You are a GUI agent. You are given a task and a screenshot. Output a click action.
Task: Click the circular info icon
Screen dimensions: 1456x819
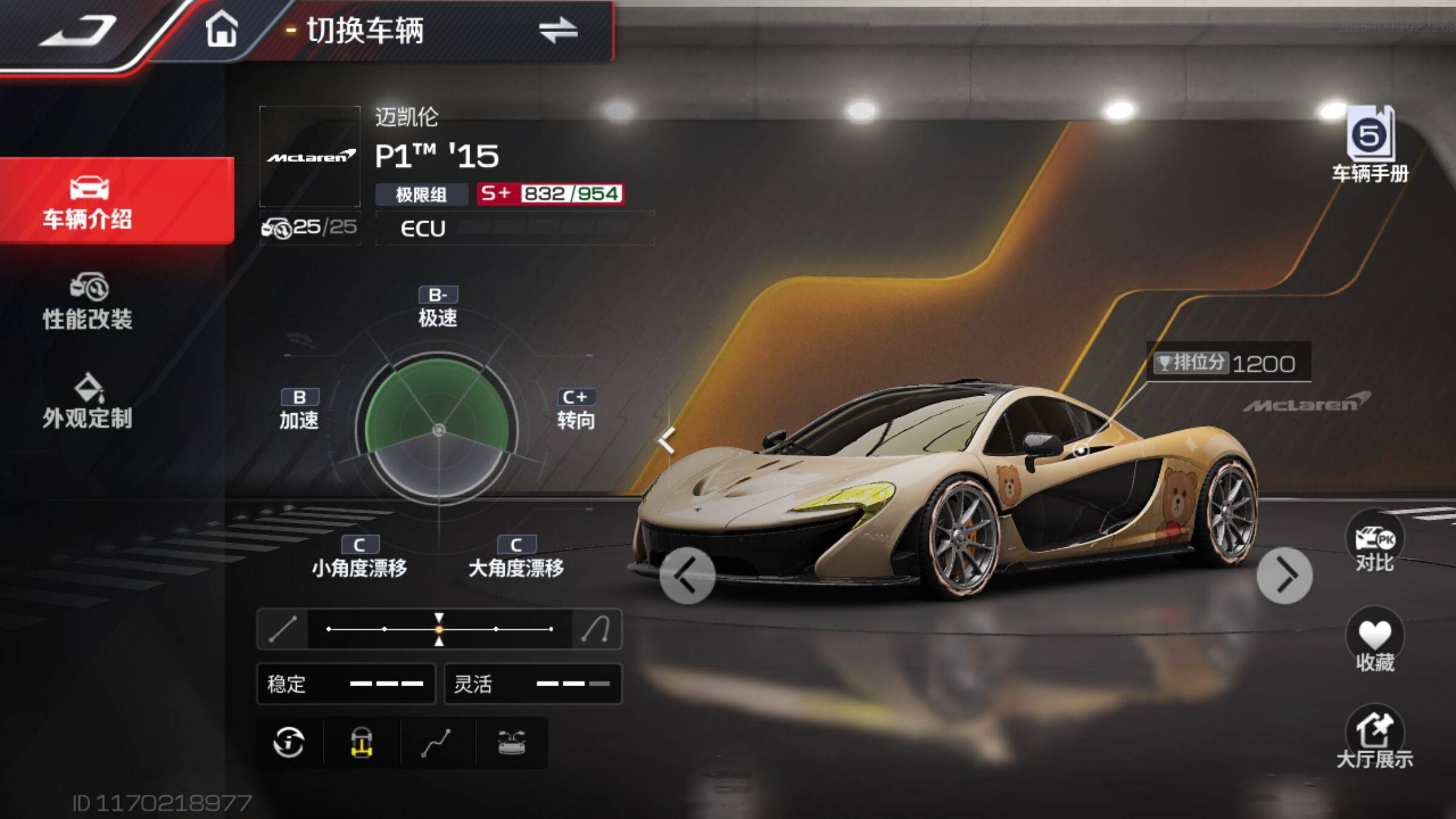(x=289, y=743)
